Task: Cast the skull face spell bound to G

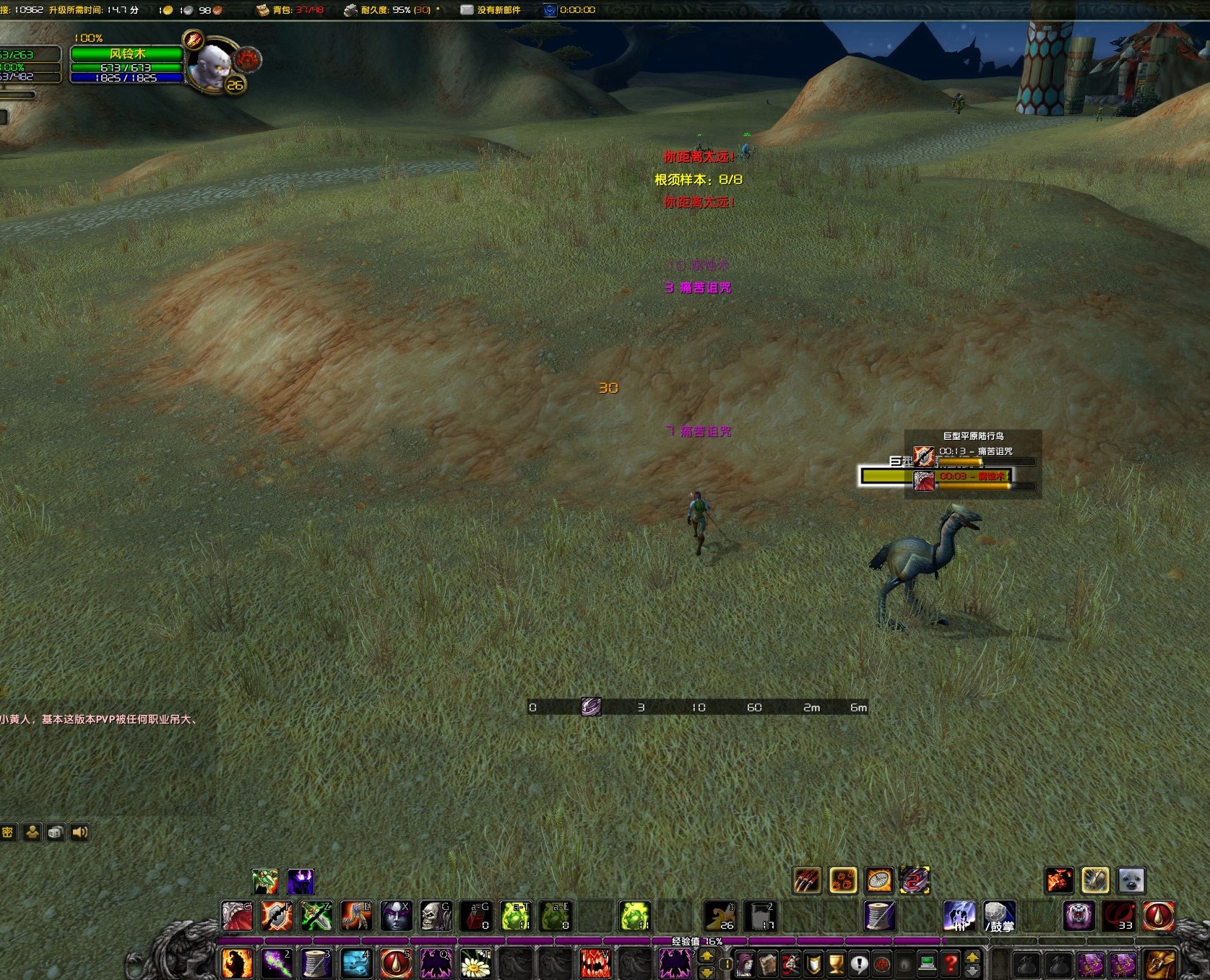Action: (x=436, y=916)
